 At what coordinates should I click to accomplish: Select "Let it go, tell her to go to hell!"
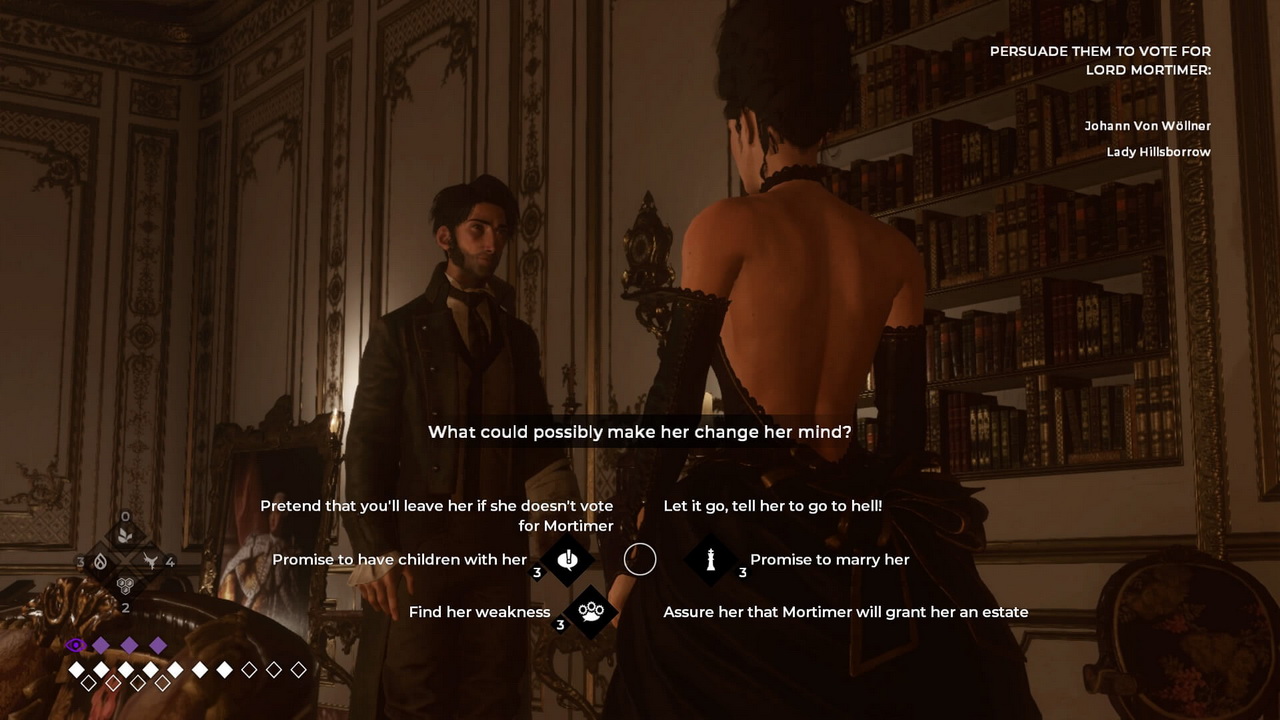pos(772,506)
